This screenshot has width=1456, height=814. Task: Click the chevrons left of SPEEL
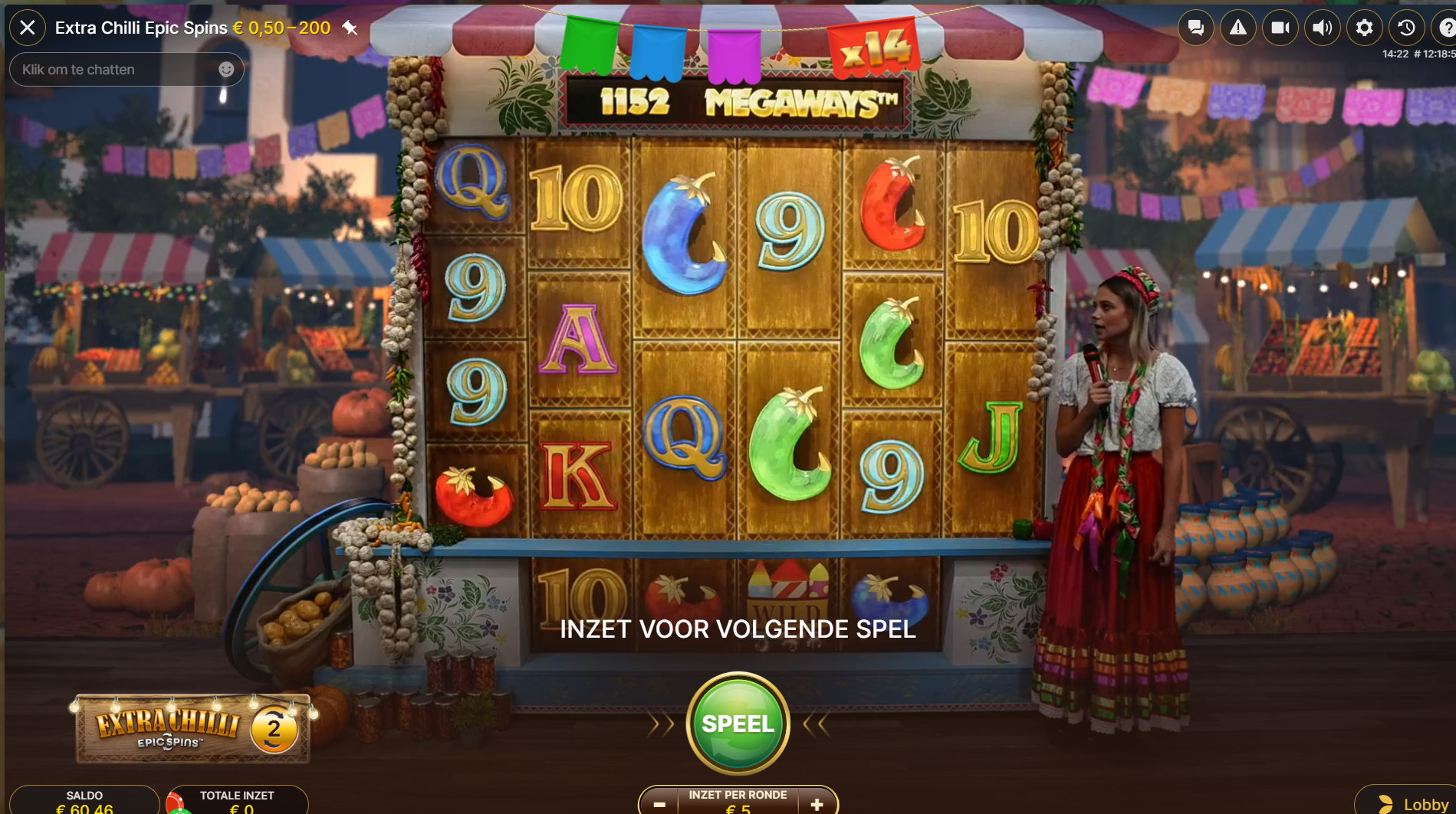tap(659, 723)
